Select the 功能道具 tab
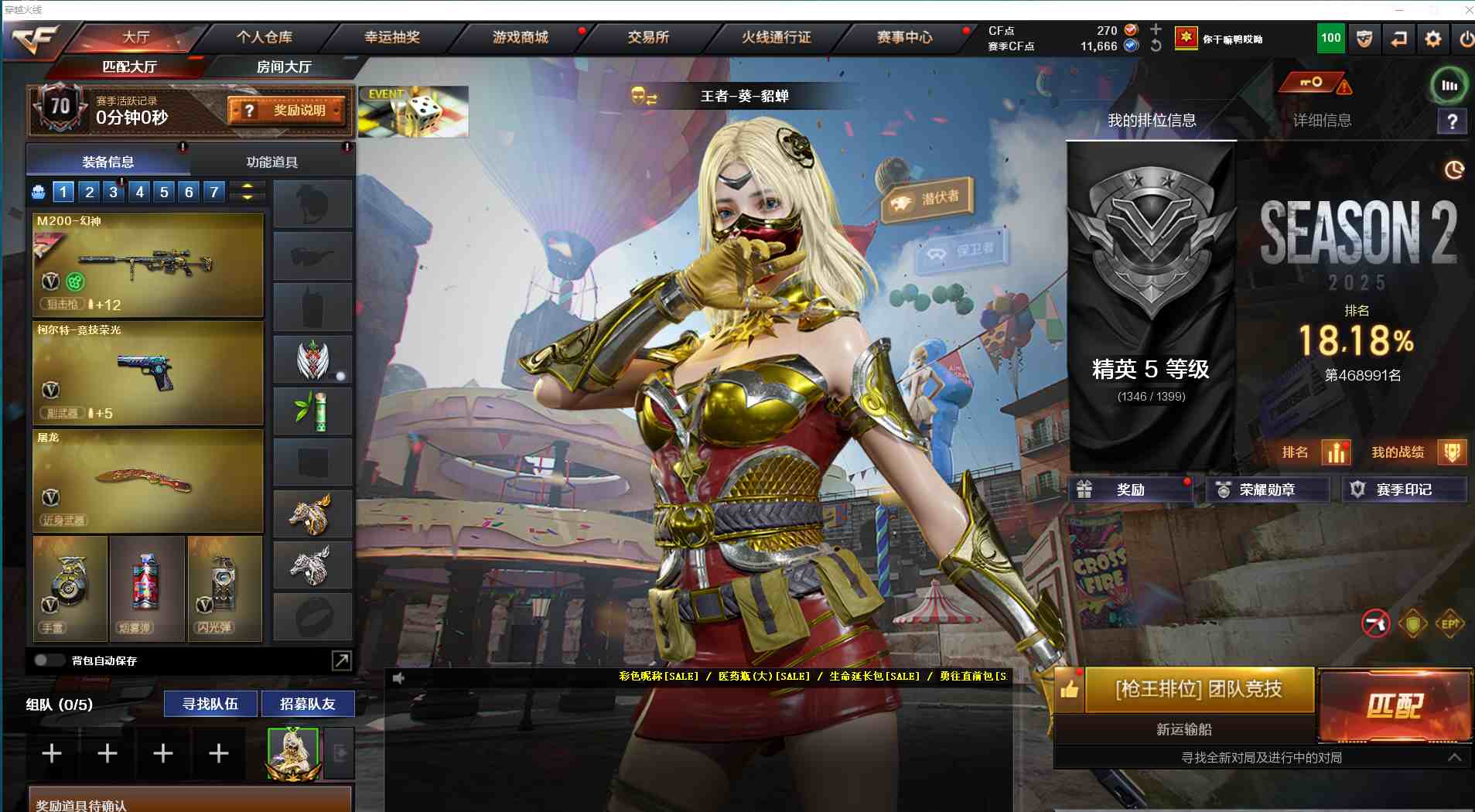Image resolution: width=1475 pixels, height=812 pixels. [271, 162]
